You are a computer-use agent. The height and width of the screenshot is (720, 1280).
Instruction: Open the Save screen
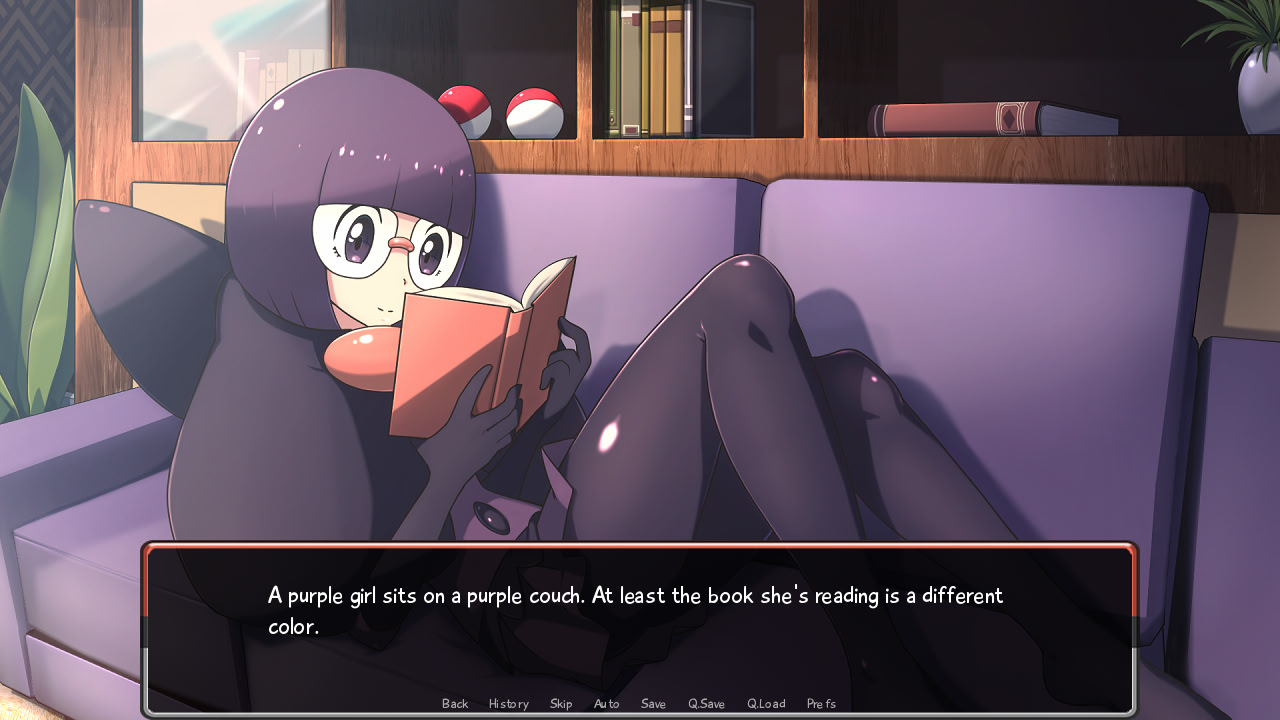(x=653, y=703)
